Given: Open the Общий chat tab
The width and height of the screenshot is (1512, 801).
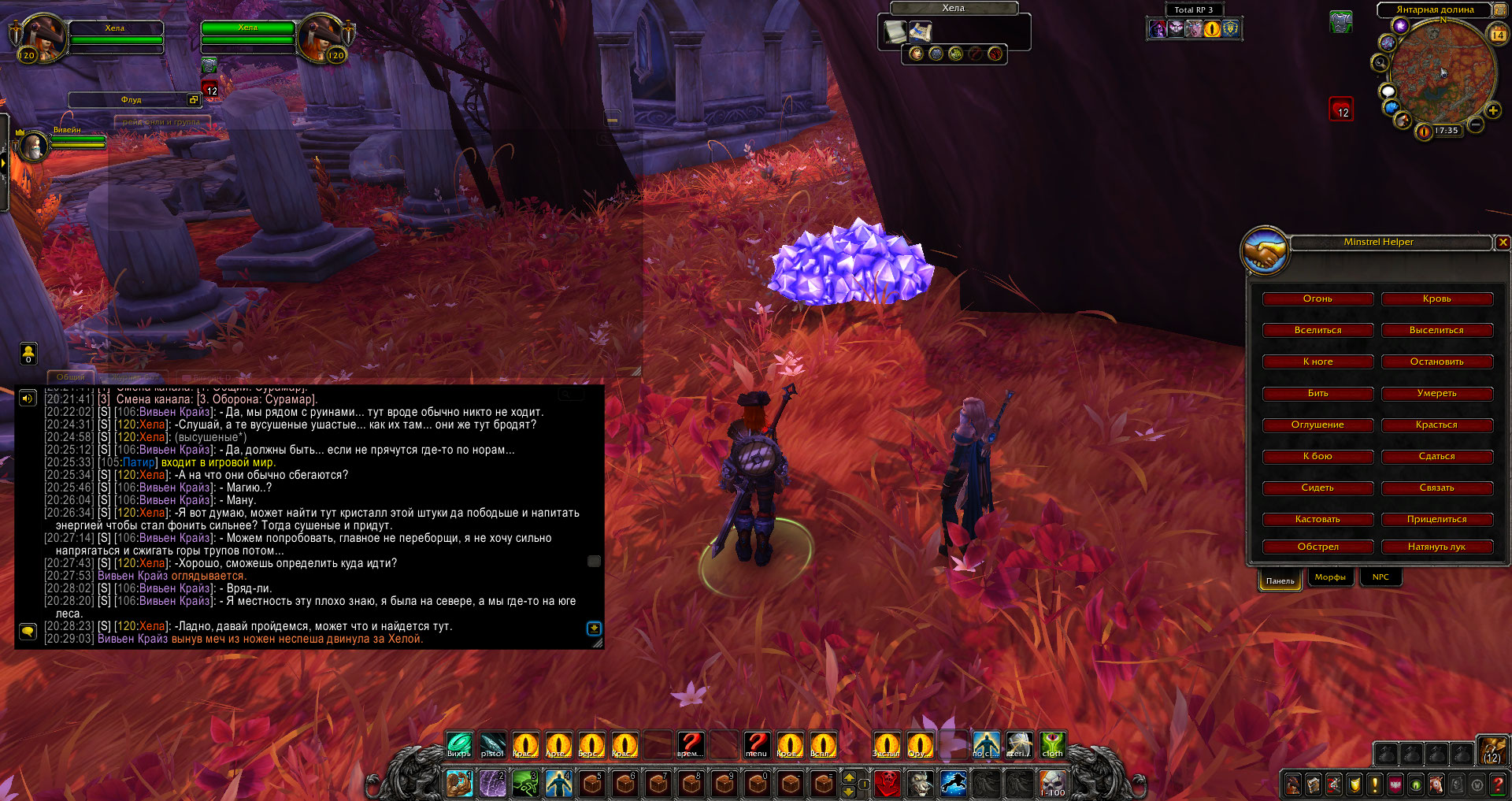Looking at the screenshot, I should tap(71, 377).
